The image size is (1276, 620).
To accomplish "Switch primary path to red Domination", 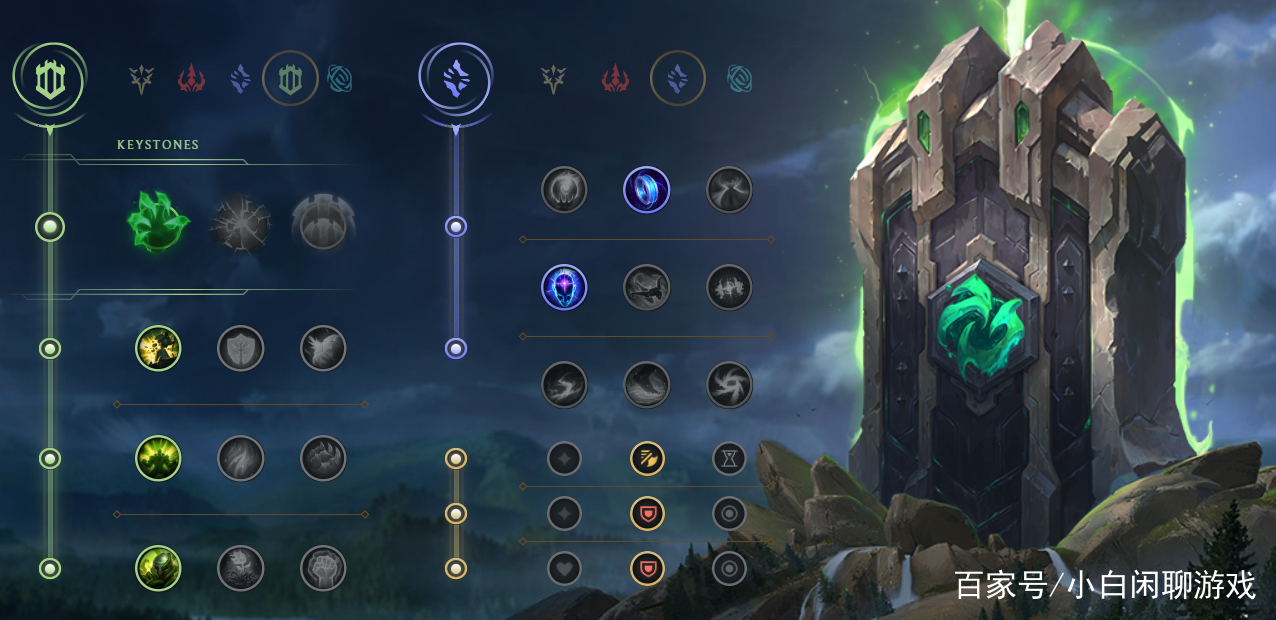I will (x=191, y=78).
